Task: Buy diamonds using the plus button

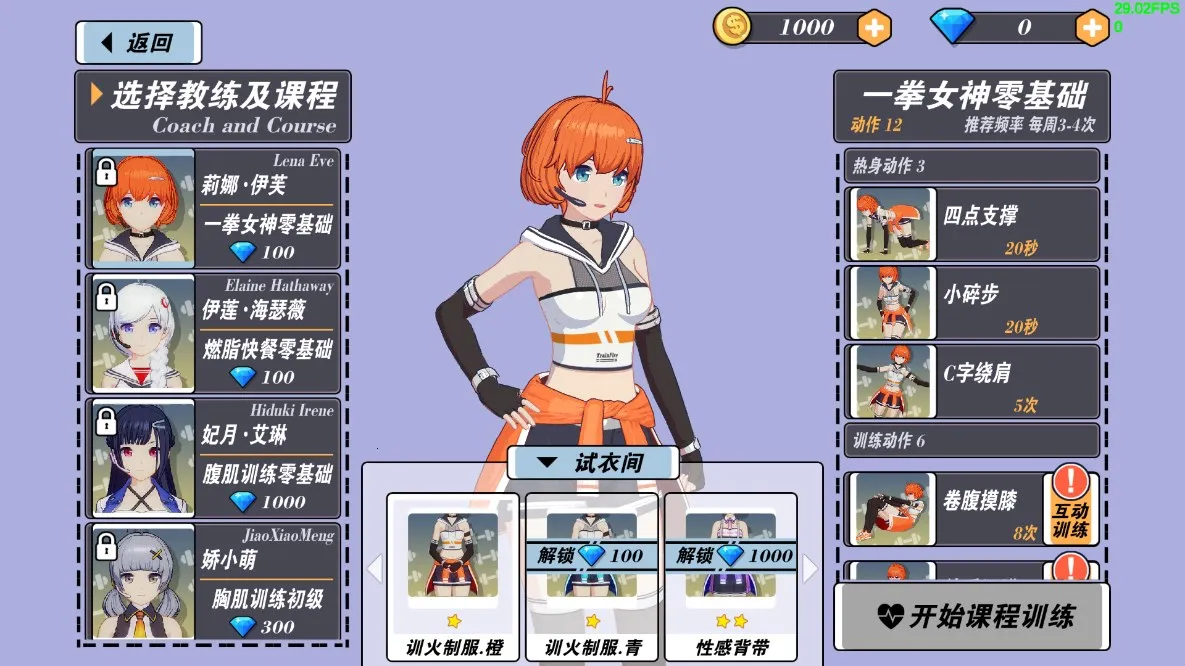Action: pyautogui.click(x=1092, y=28)
